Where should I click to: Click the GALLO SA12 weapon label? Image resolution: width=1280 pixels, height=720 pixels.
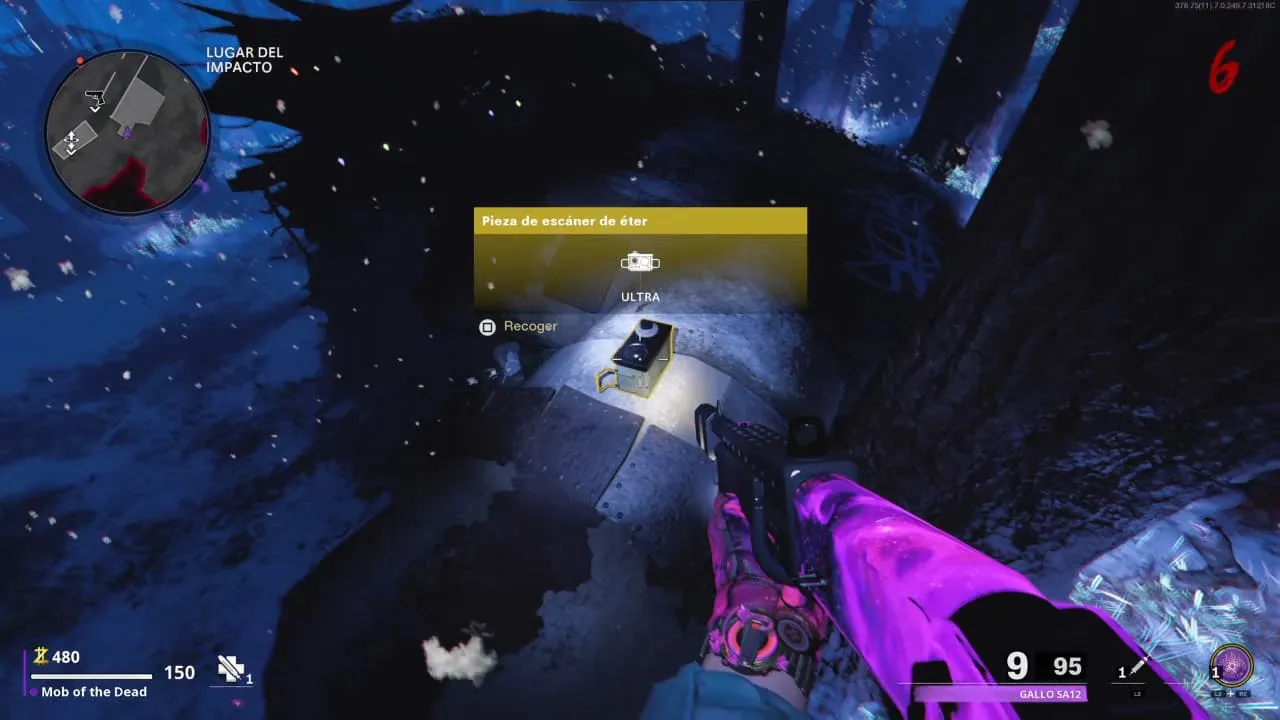click(1049, 694)
